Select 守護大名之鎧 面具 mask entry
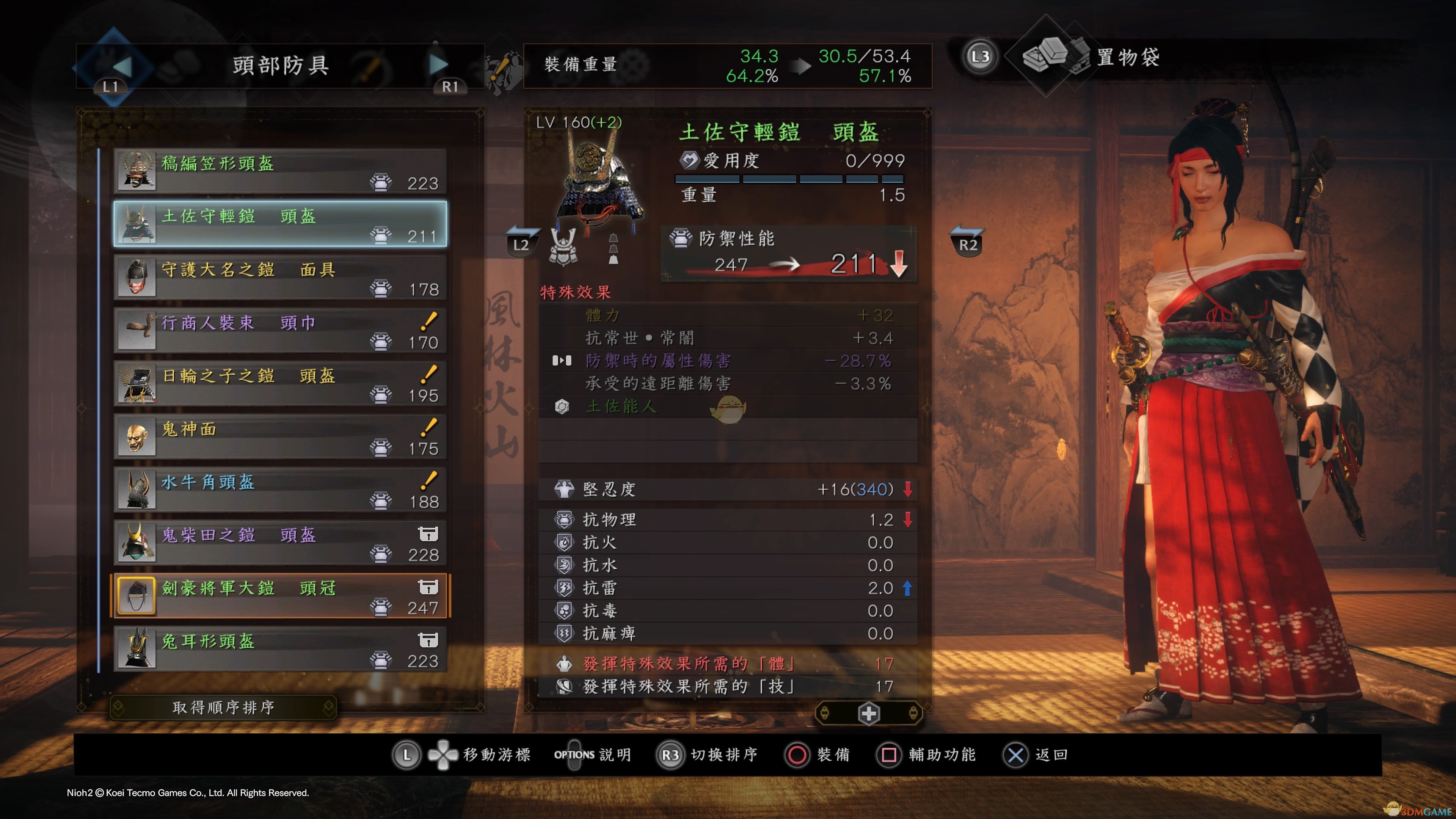 click(280, 278)
